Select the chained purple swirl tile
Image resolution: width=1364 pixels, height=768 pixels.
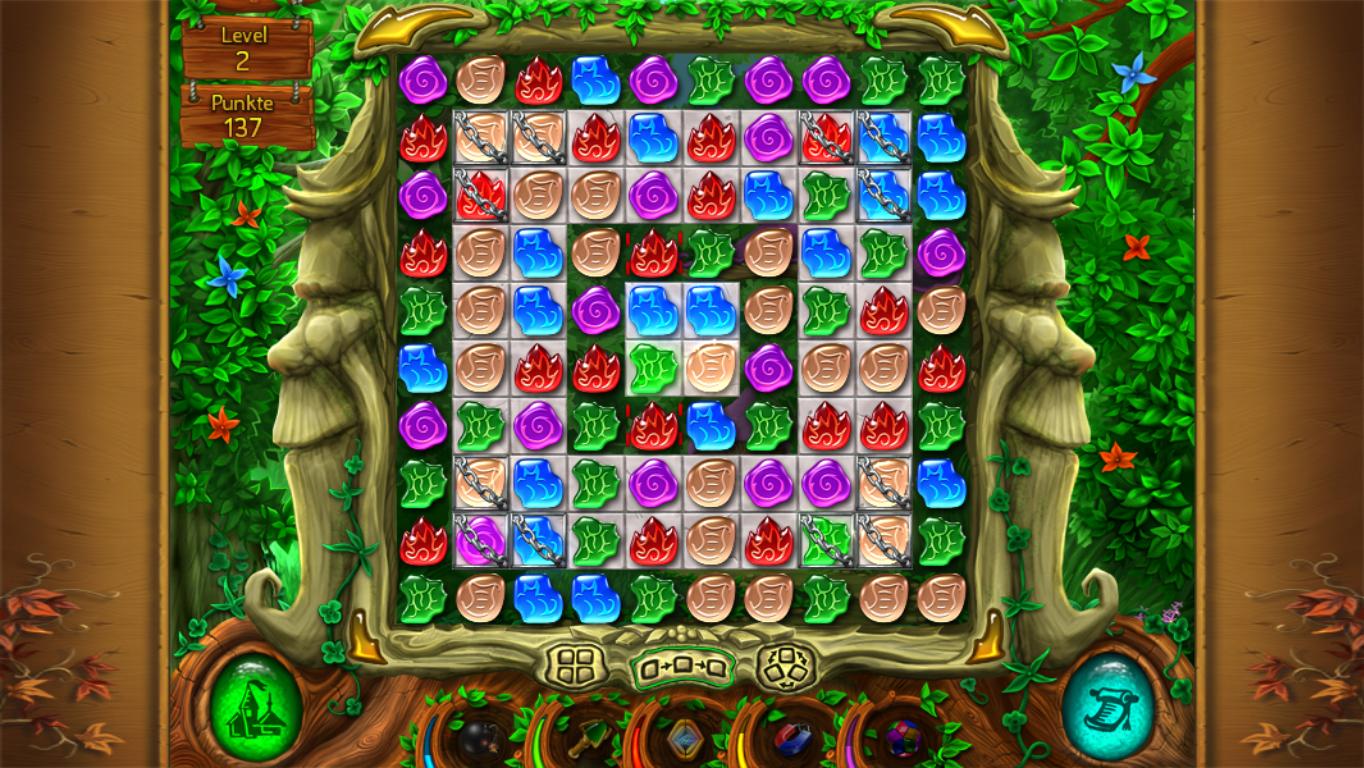tap(481, 541)
